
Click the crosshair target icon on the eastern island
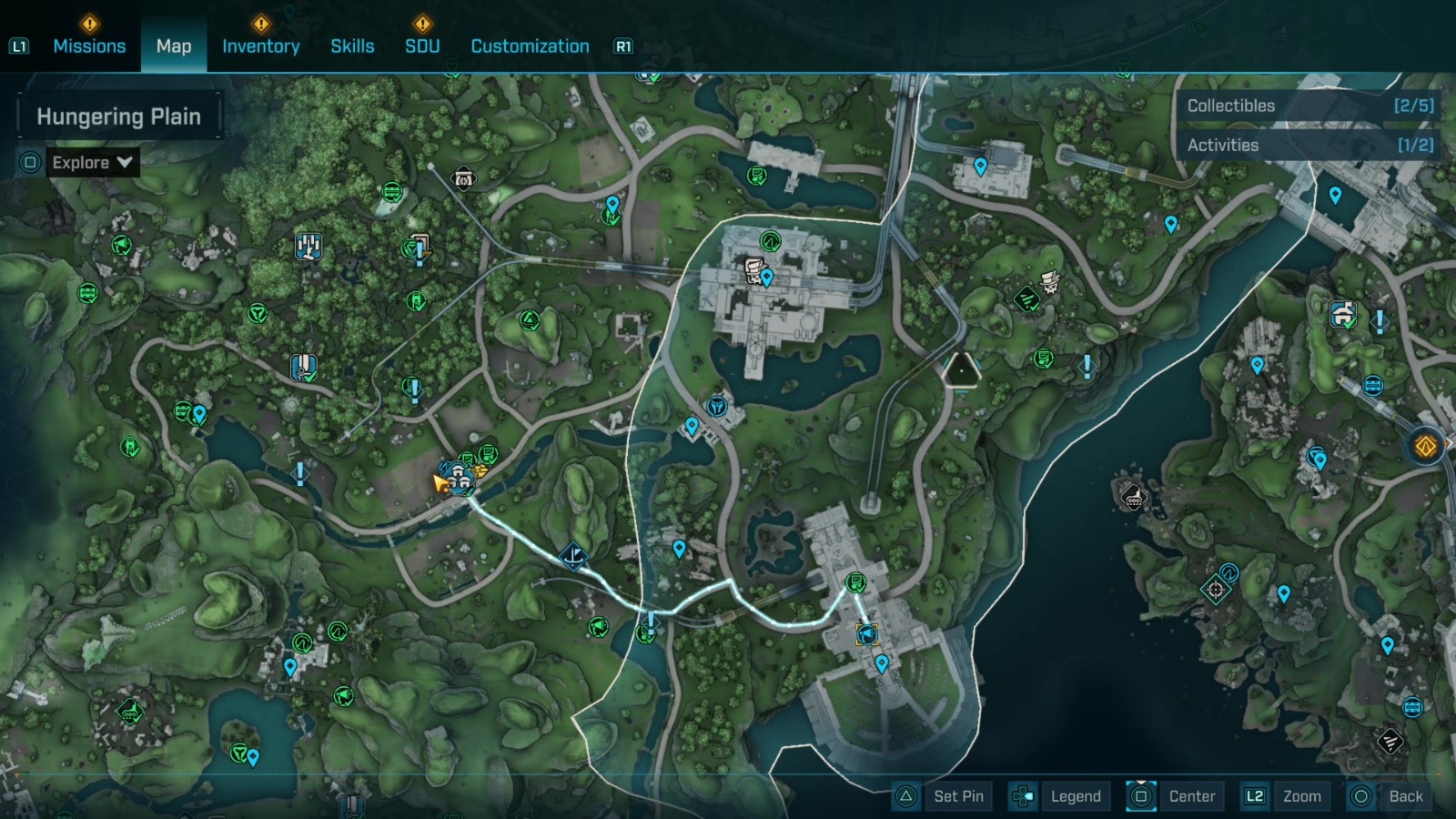1216,590
